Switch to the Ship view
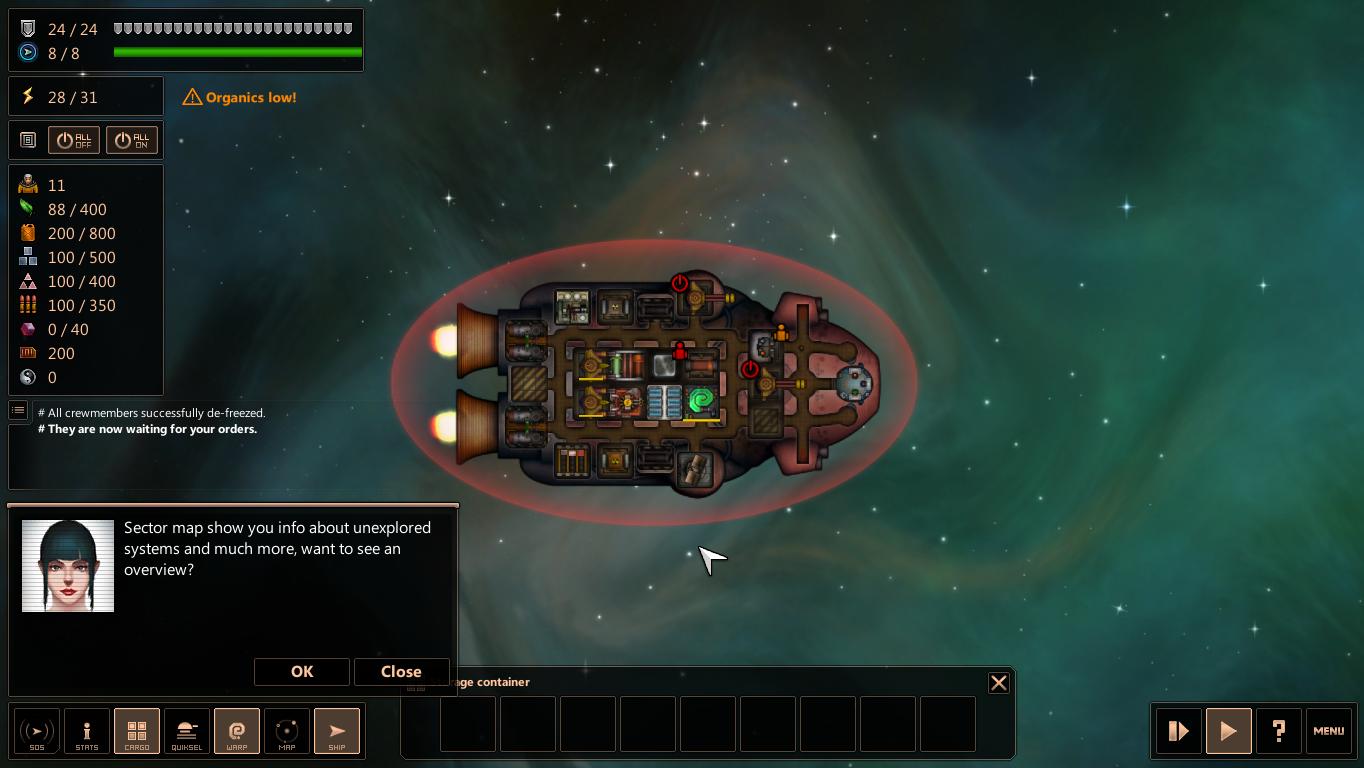The height and width of the screenshot is (768, 1364). click(x=337, y=731)
